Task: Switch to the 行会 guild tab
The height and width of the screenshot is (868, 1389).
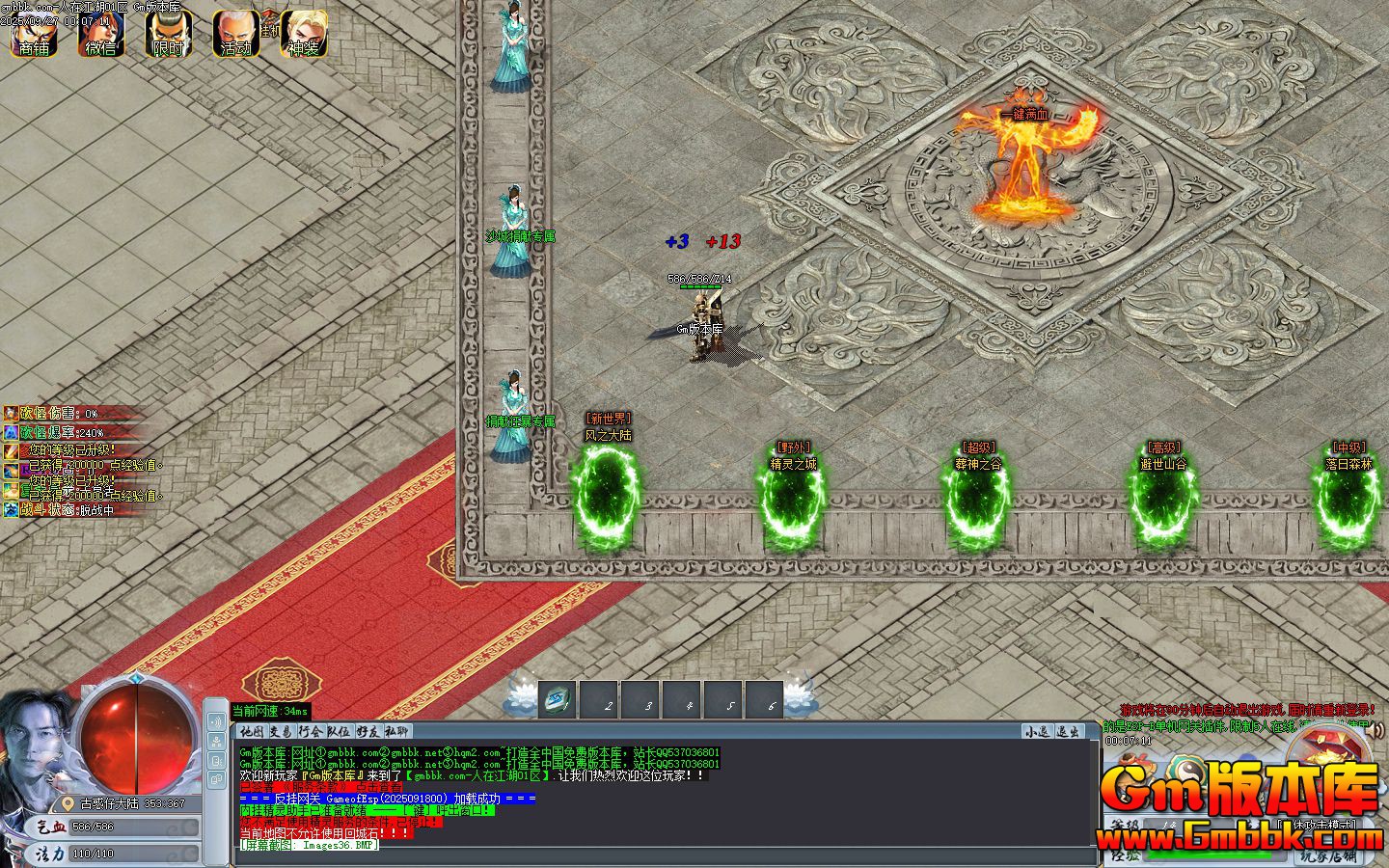Action: [310, 732]
